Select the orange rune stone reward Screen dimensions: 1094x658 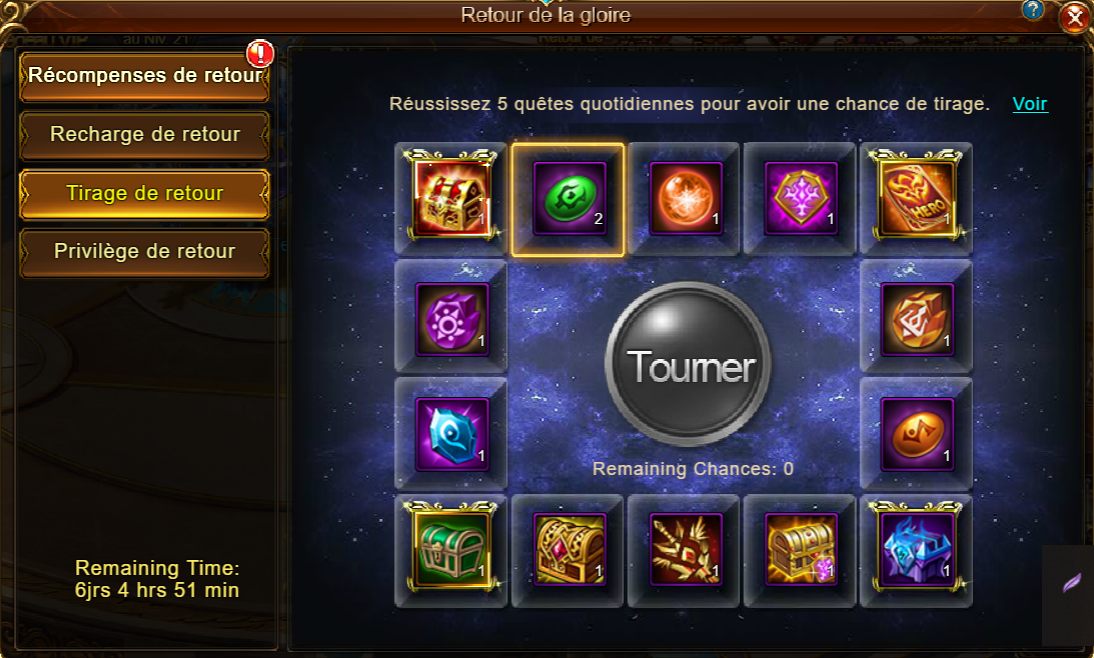click(917, 318)
